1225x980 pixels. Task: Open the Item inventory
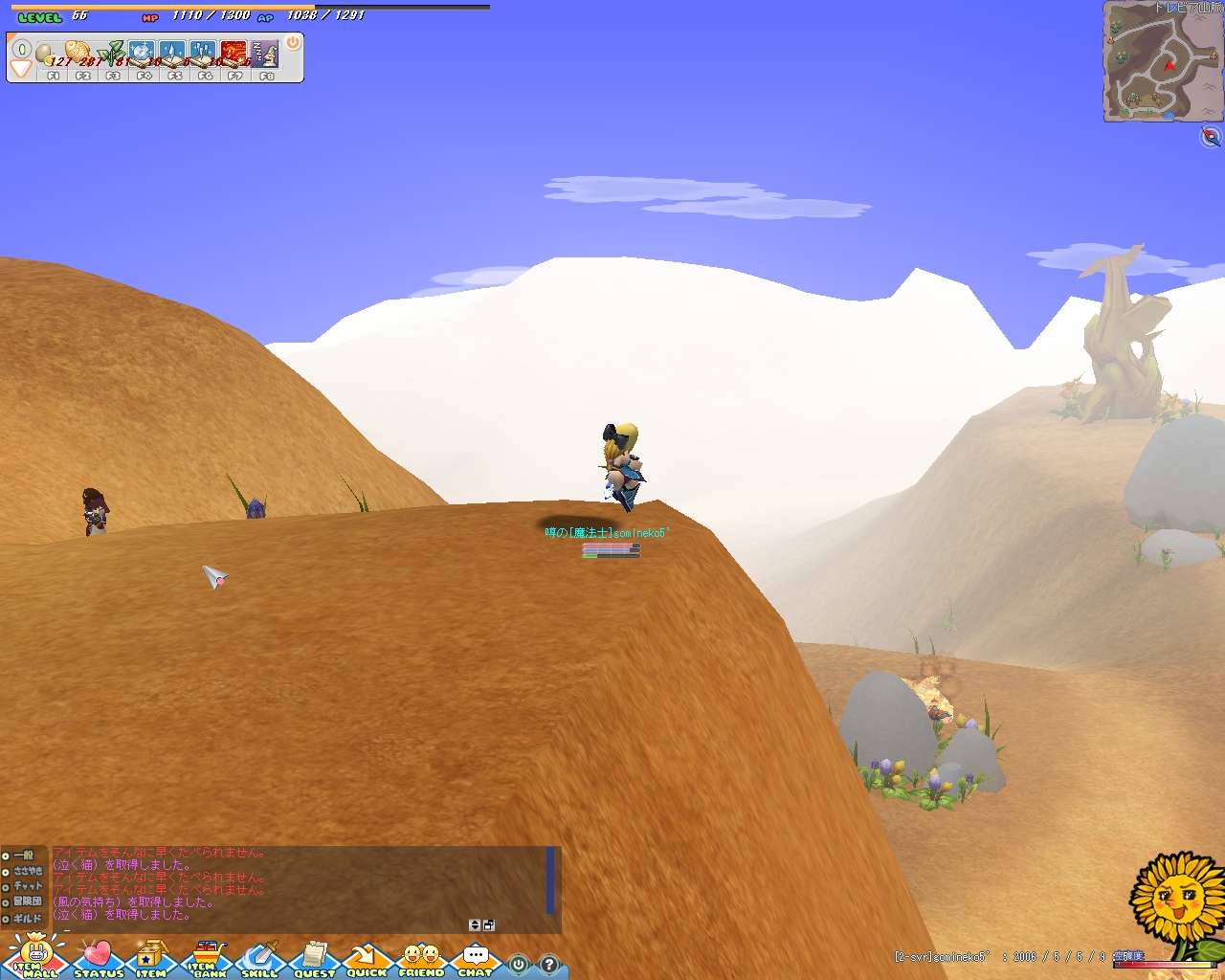pos(150,959)
